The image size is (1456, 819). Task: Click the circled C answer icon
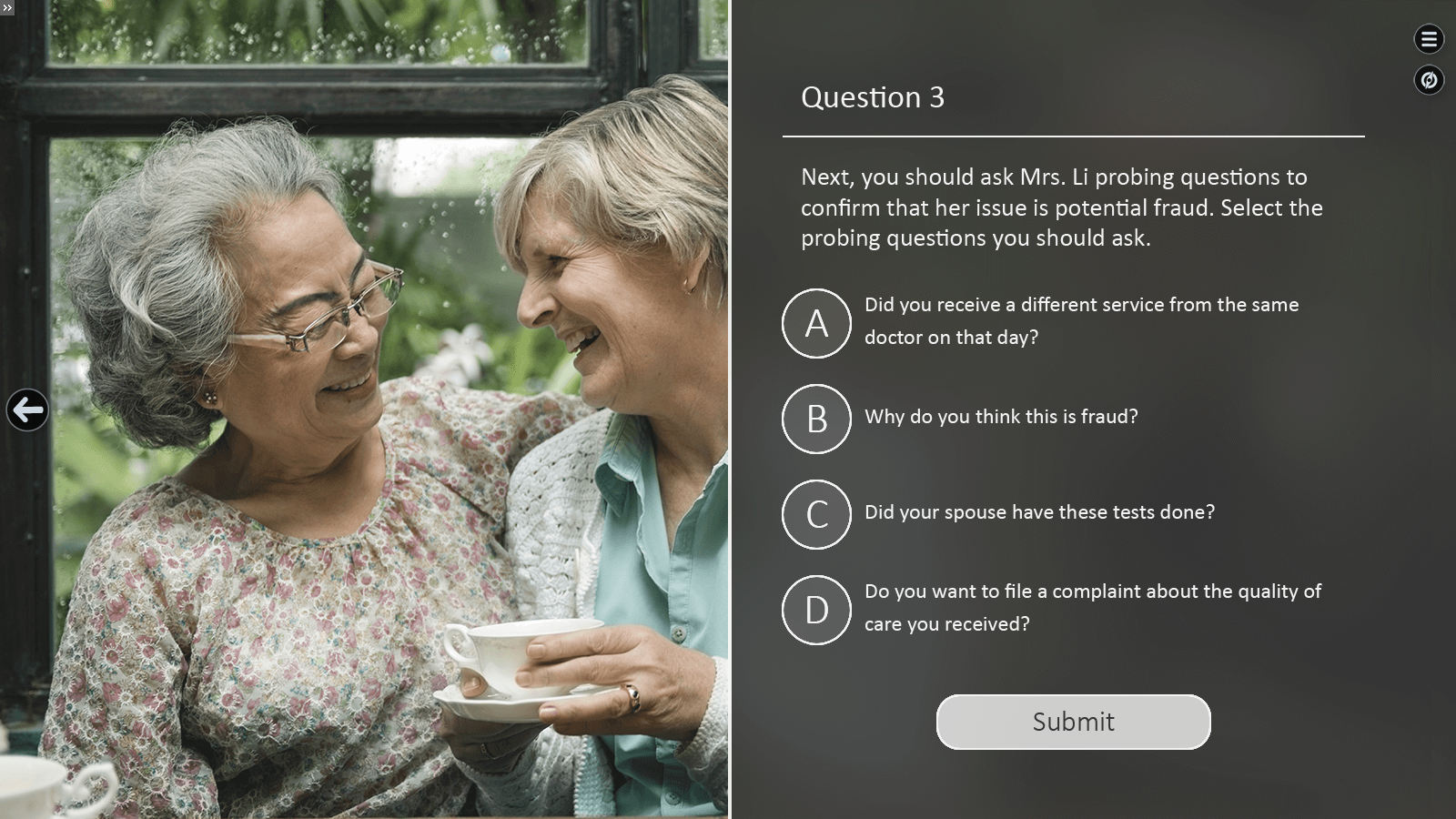tap(816, 515)
